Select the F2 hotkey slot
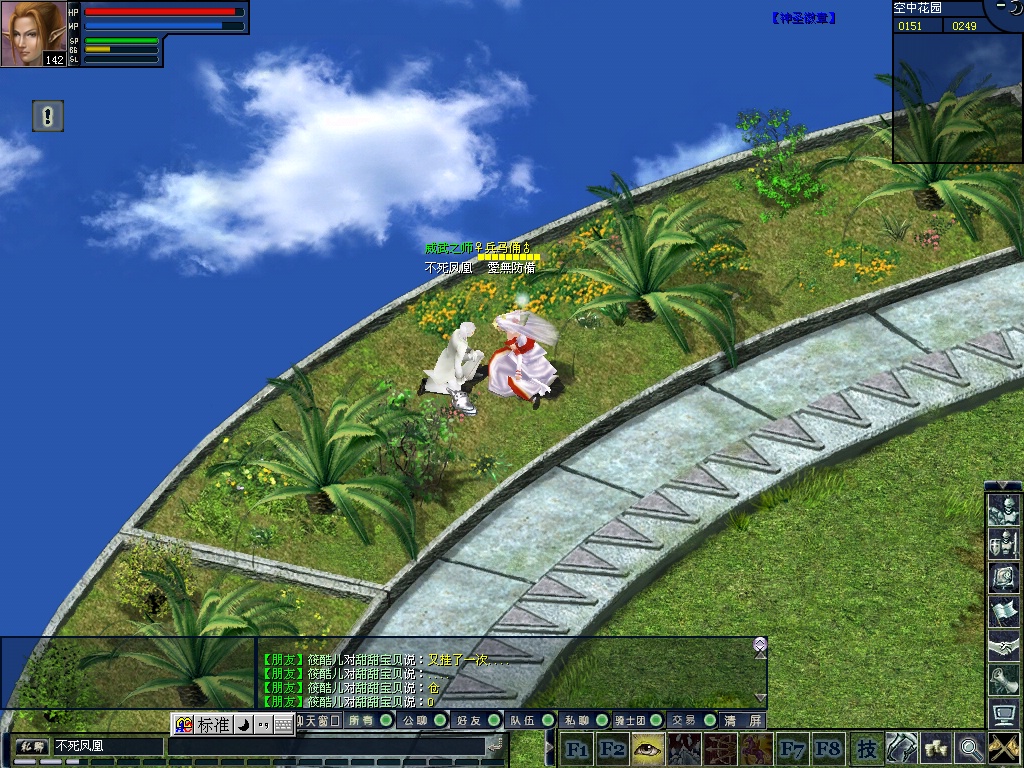Viewport: 1024px width, 768px height. pyautogui.click(x=612, y=748)
